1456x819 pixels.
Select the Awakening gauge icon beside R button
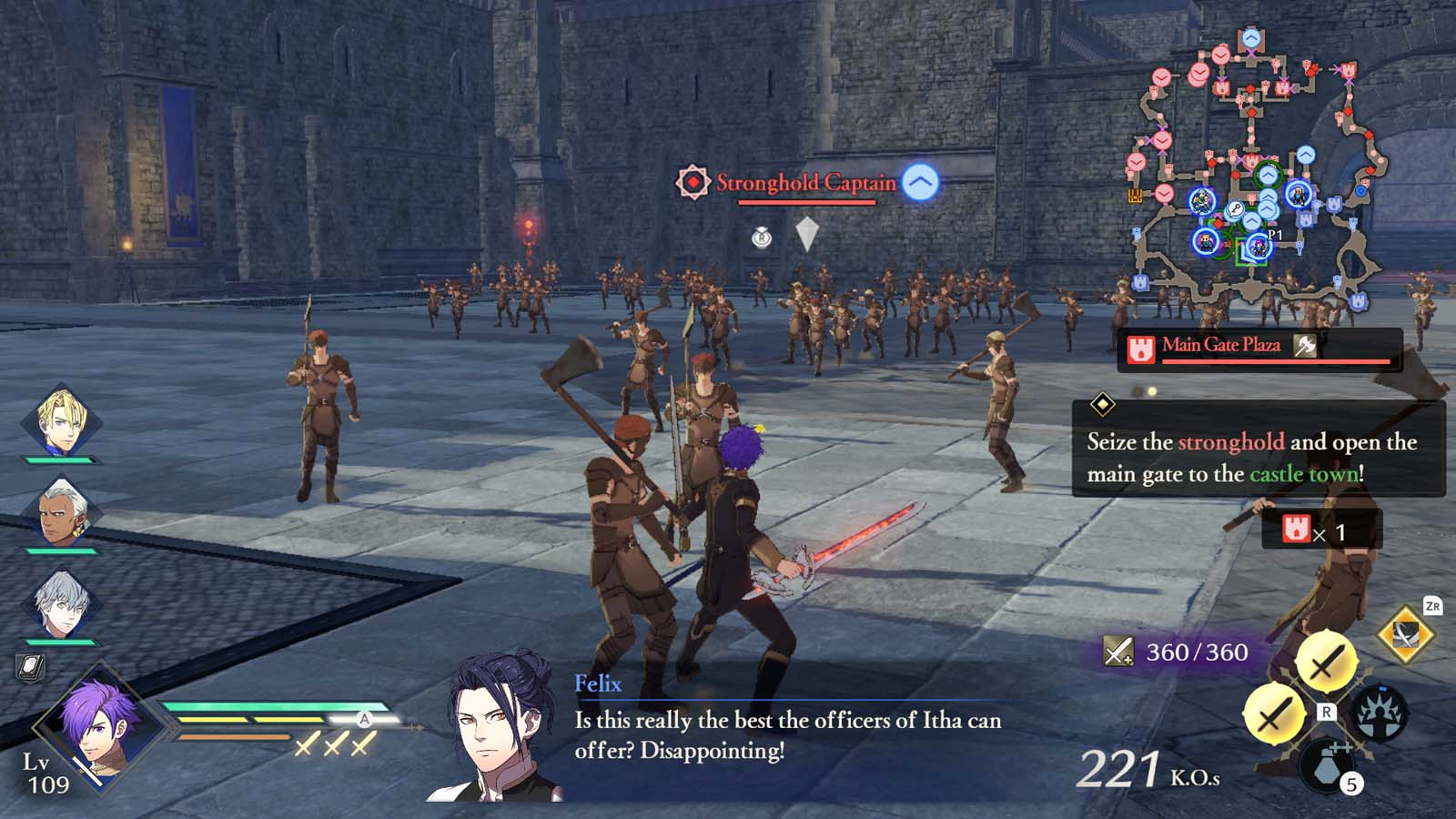[1381, 713]
